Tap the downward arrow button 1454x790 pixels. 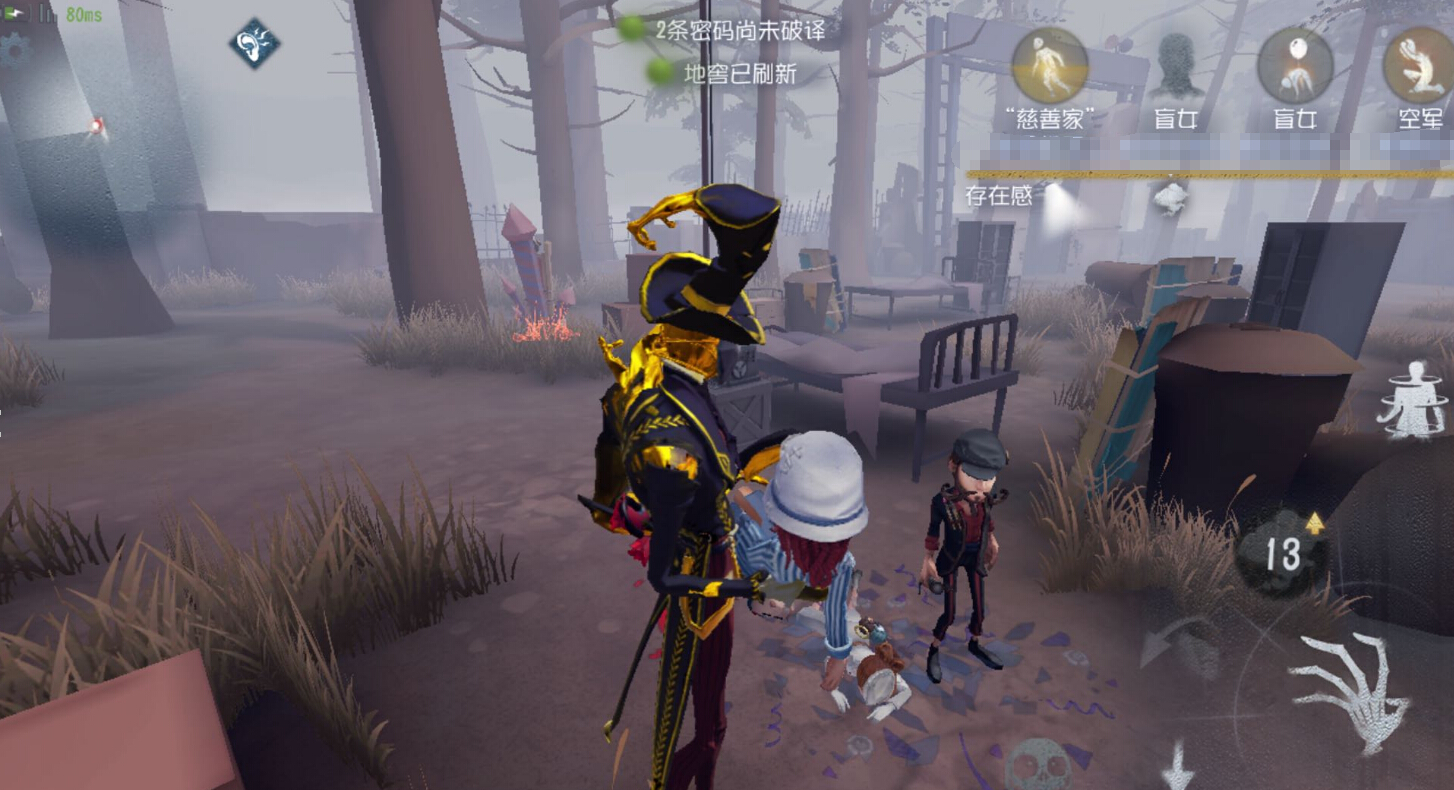coord(1177,767)
